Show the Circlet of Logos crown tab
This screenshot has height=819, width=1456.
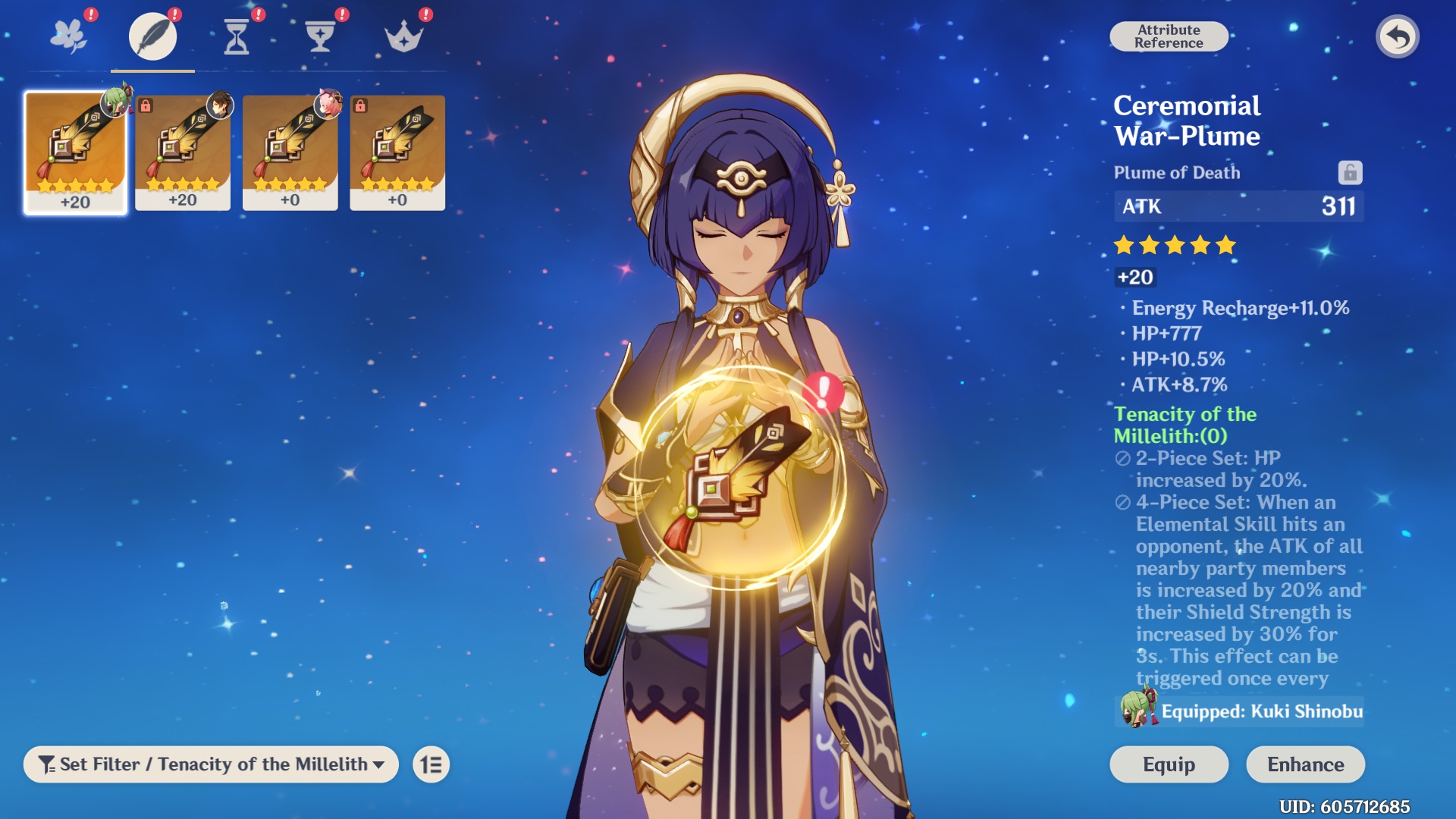[403, 36]
